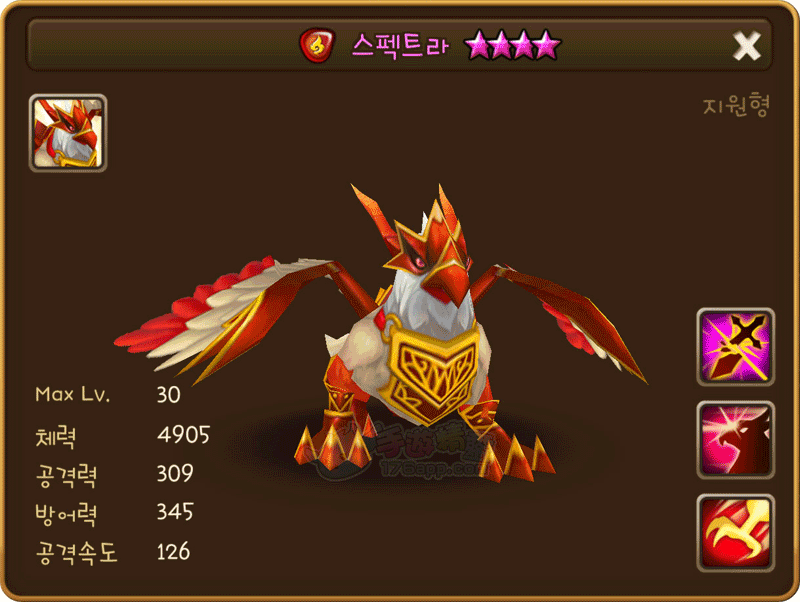The width and height of the screenshot is (800, 602).
Task: Select the monster portrait thumbnail
Action: tap(68, 133)
